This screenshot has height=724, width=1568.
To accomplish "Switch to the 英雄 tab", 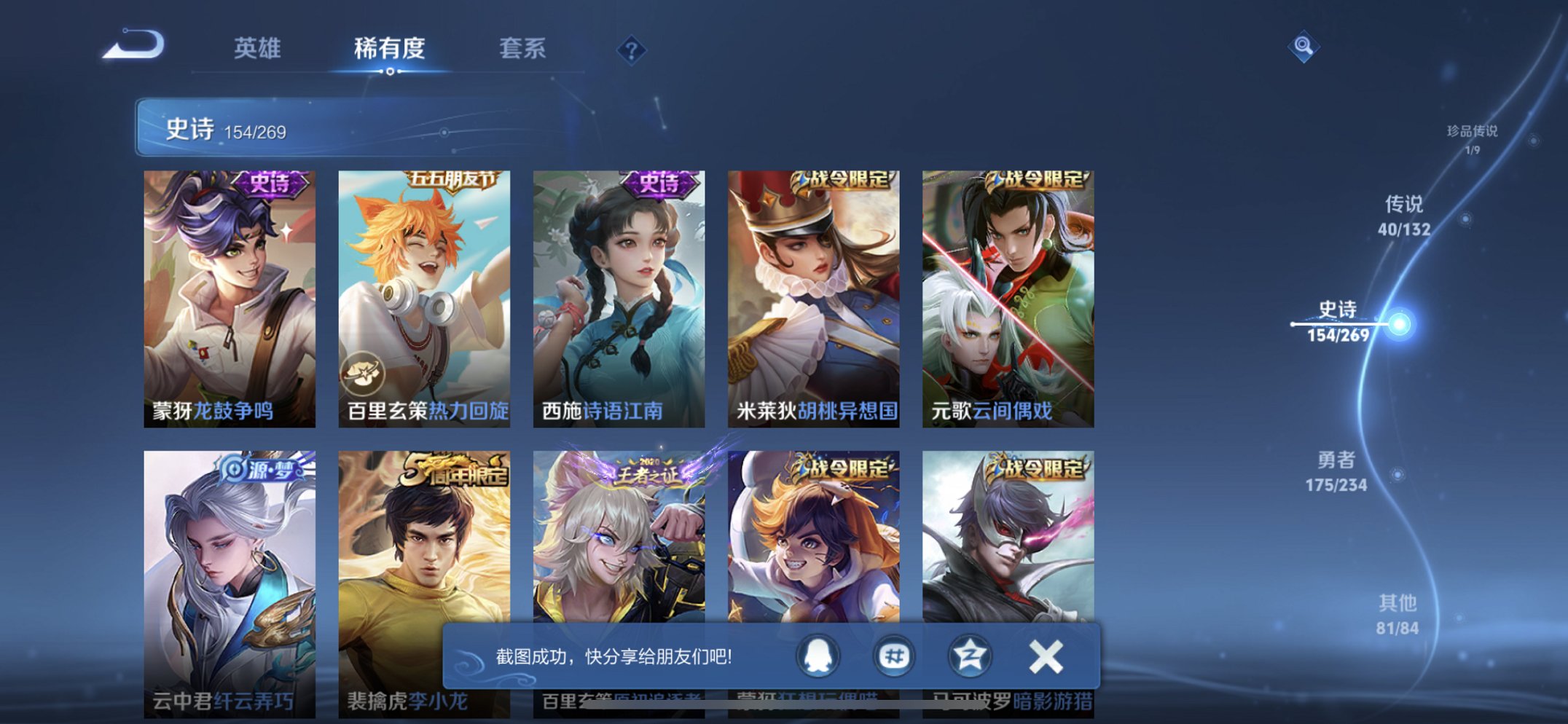I will [257, 49].
